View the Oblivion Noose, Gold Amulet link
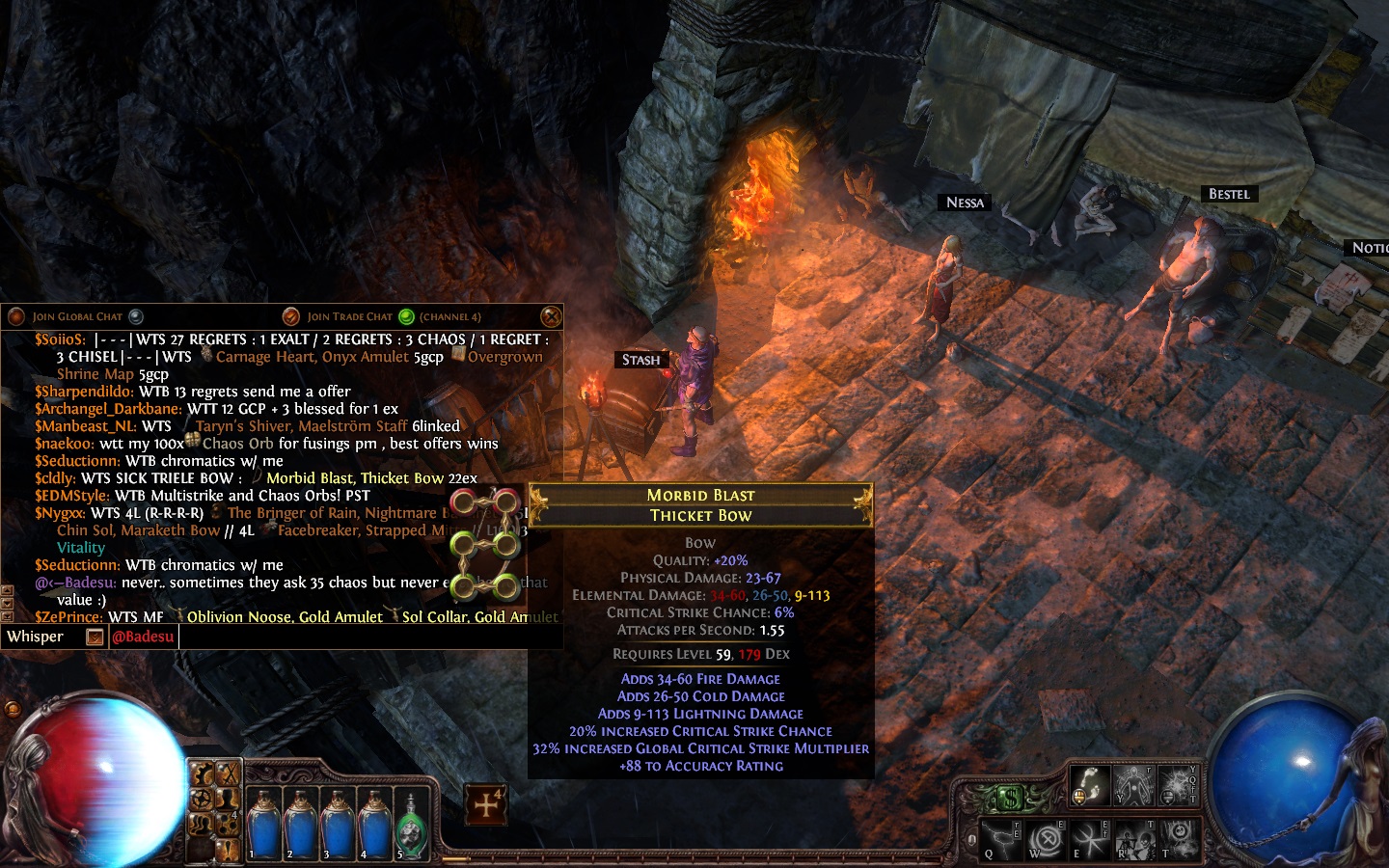1389x868 pixels. [x=285, y=617]
